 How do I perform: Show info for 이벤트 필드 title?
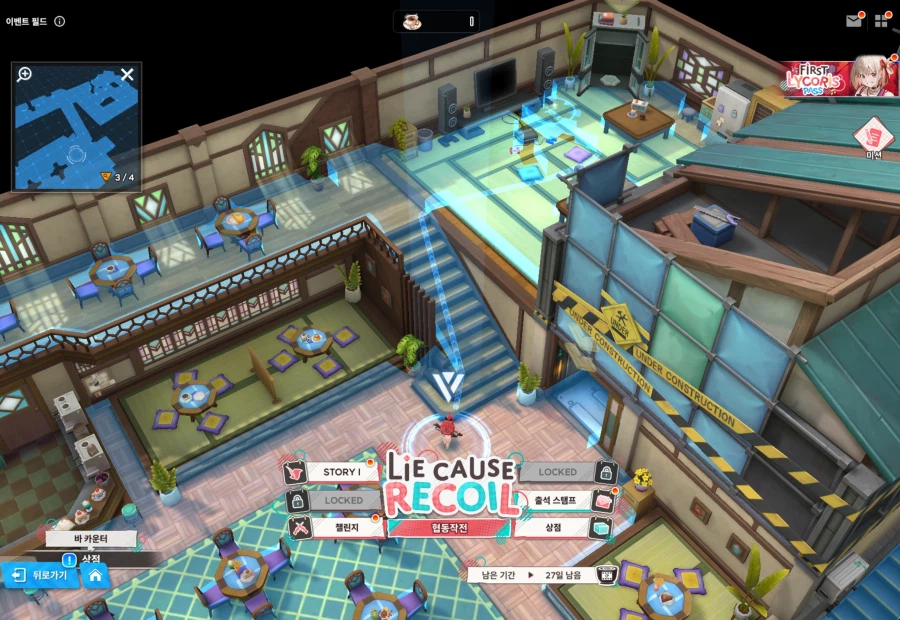pyautogui.click(x=59, y=21)
